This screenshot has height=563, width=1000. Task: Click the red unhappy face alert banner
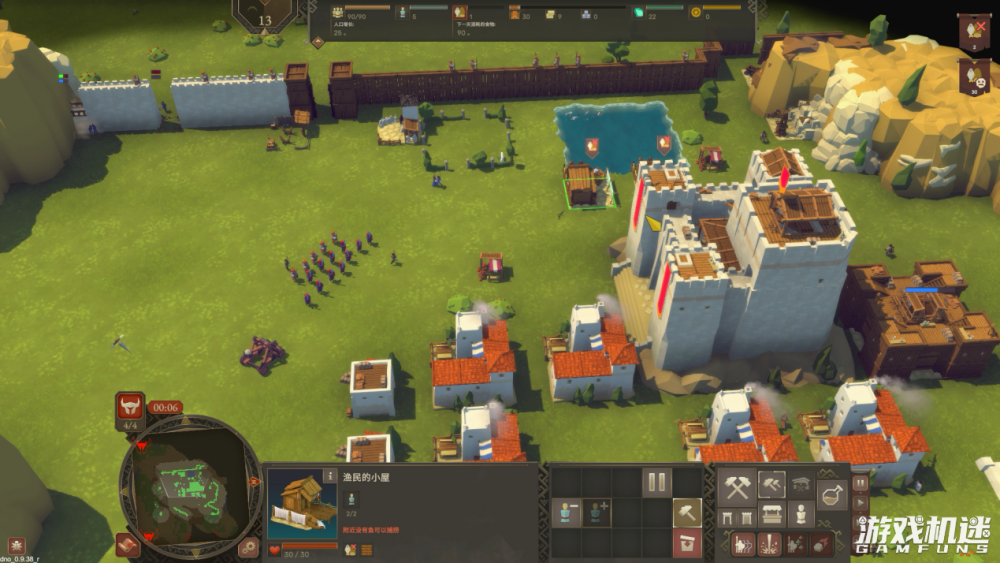pyautogui.click(x=973, y=76)
